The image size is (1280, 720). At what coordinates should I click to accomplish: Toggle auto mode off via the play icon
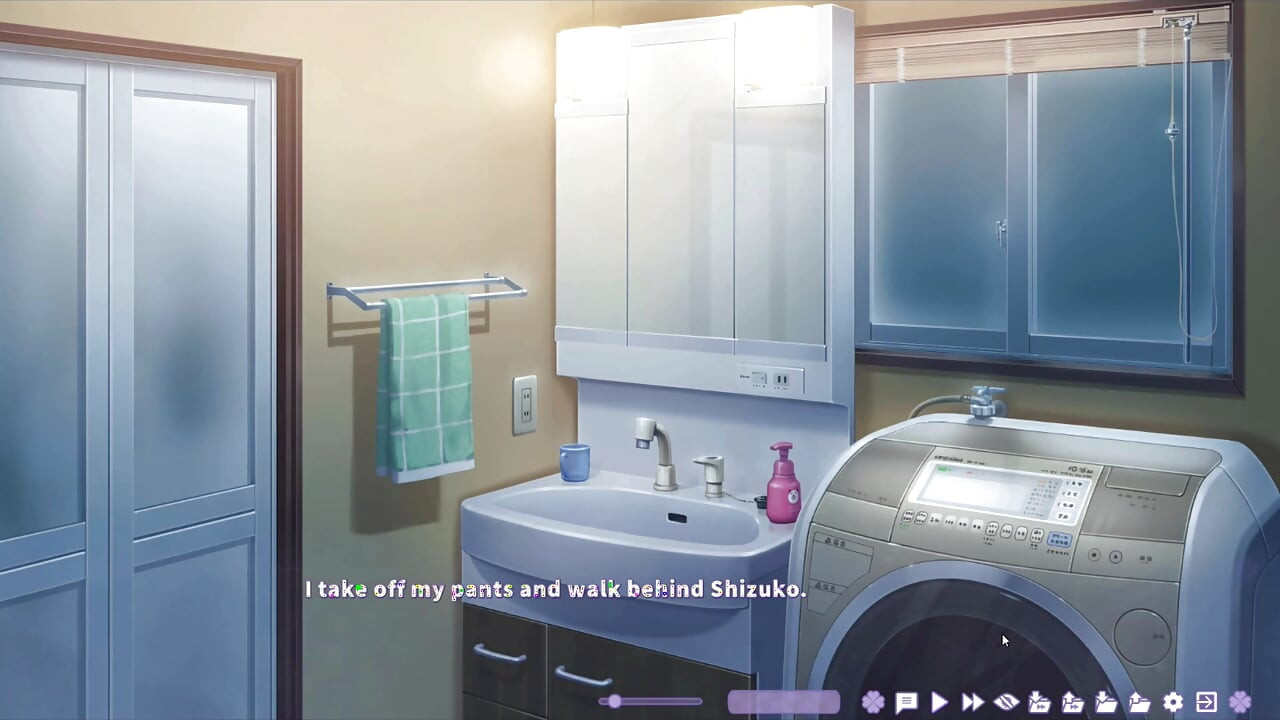point(938,702)
